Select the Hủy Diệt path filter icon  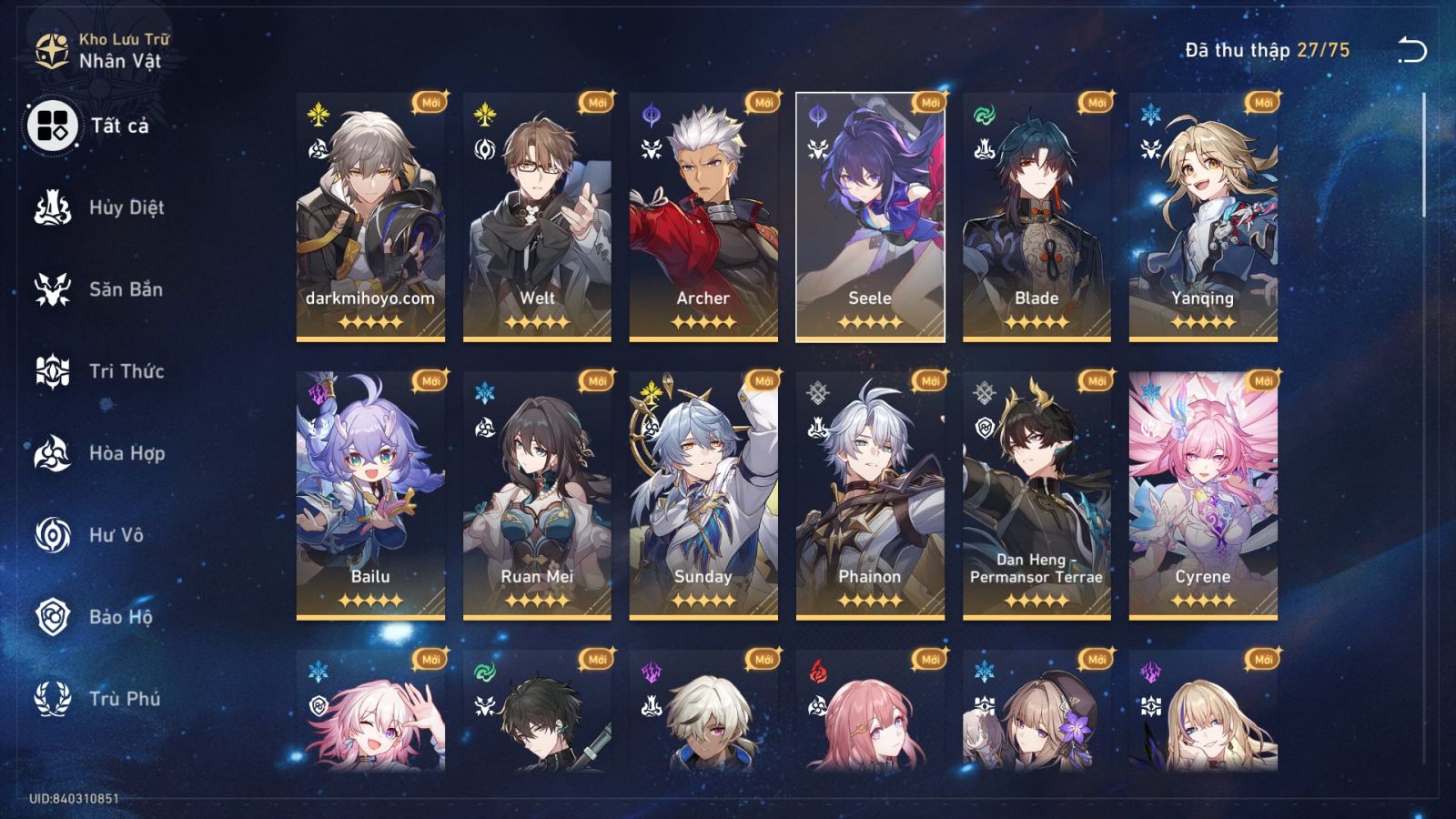(53, 207)
